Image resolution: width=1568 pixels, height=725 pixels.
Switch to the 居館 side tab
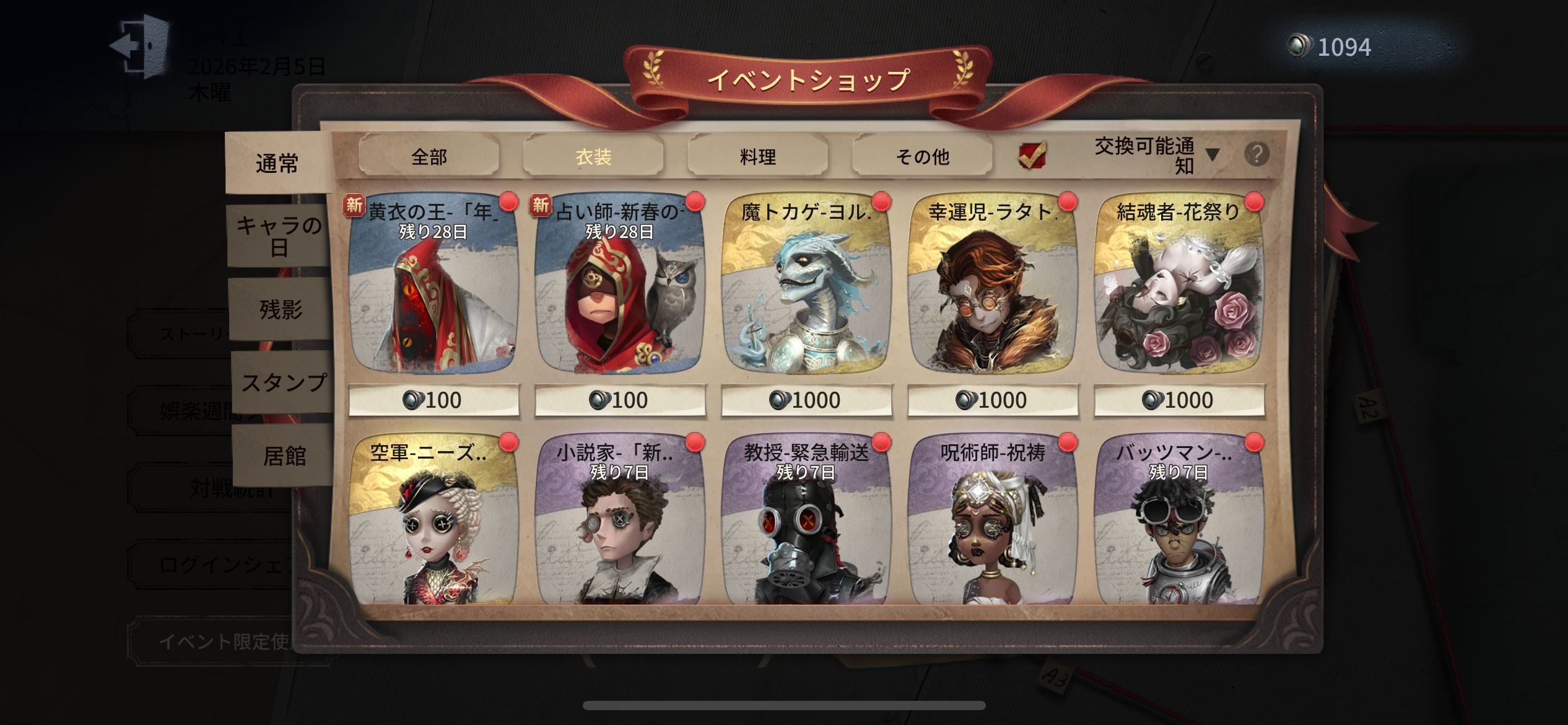pyautogui.click(x=284, y=455)
